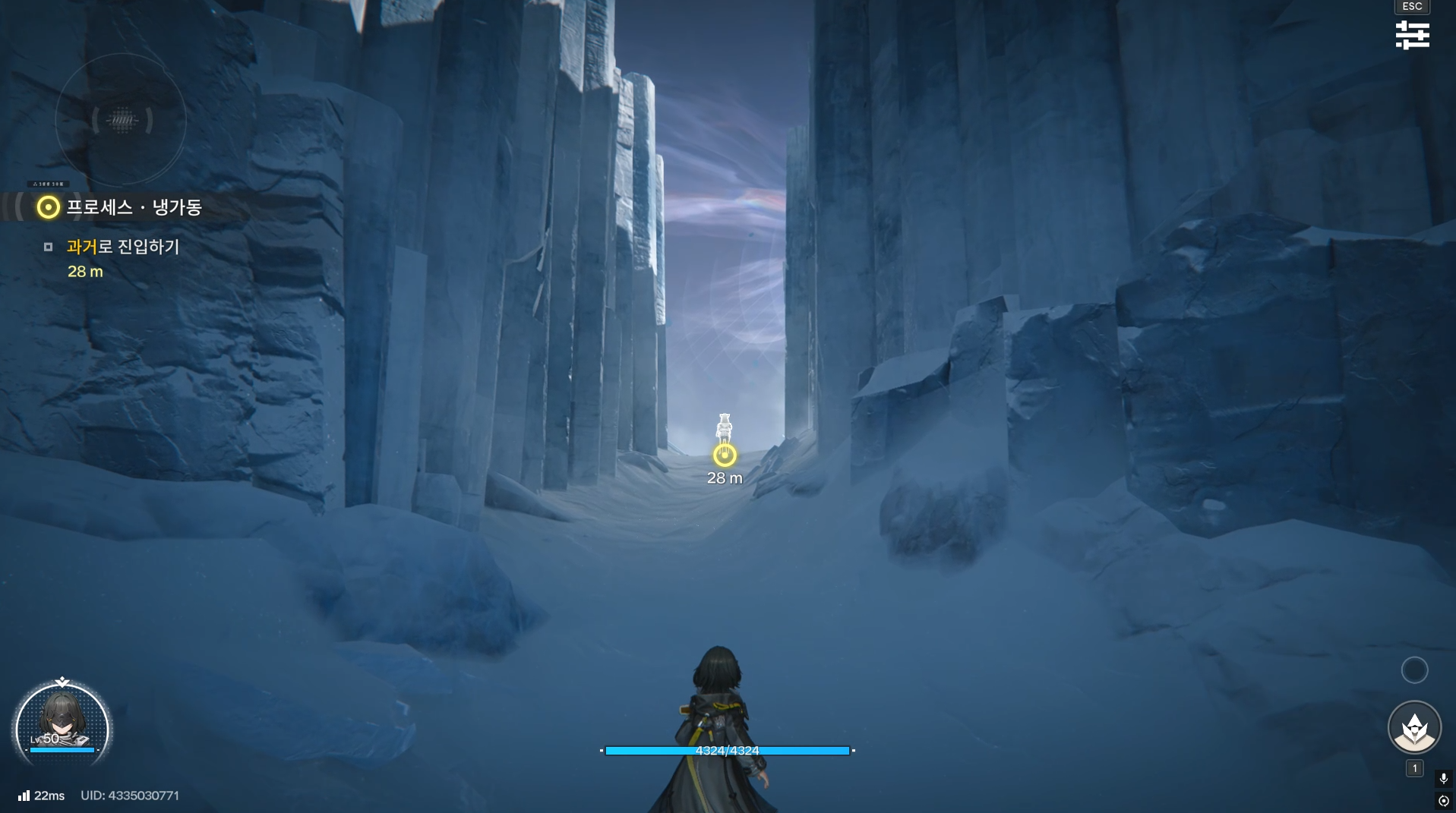Open the circular minimap

click(122, 120)
